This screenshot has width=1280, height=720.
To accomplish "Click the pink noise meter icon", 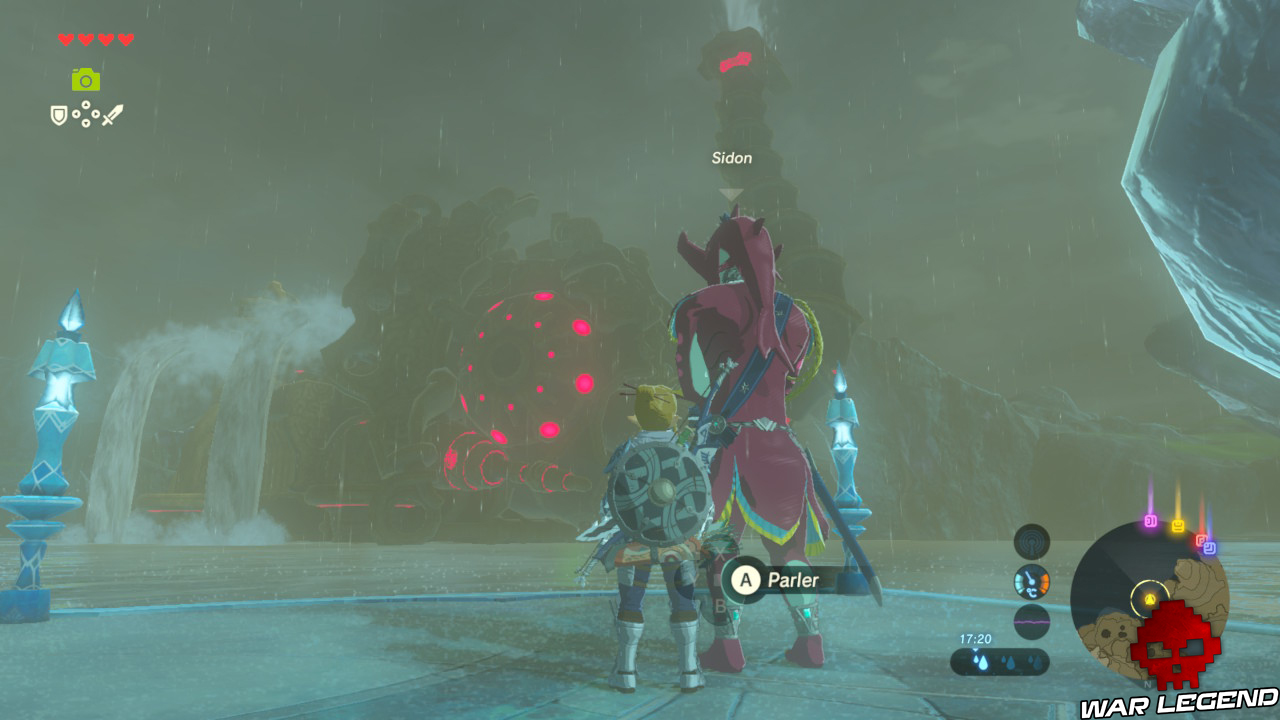I will (x=1032, y=620).
